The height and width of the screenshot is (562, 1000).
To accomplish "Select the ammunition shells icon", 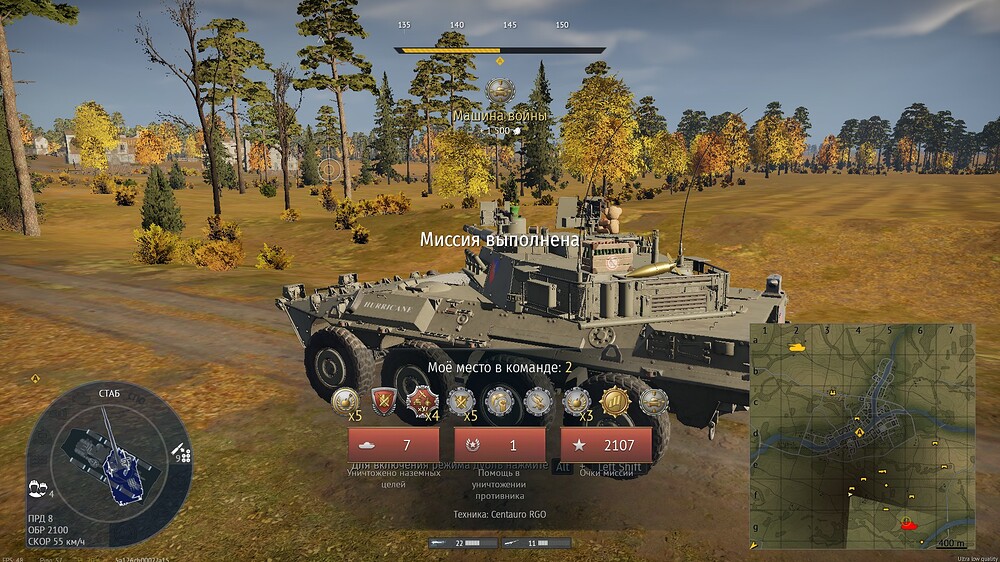I will click(182, 452).
